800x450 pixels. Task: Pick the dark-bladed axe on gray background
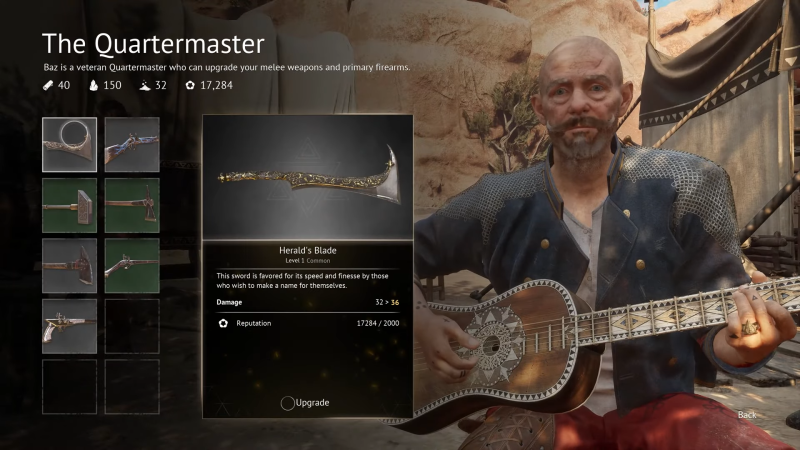(x=70, y=266)
